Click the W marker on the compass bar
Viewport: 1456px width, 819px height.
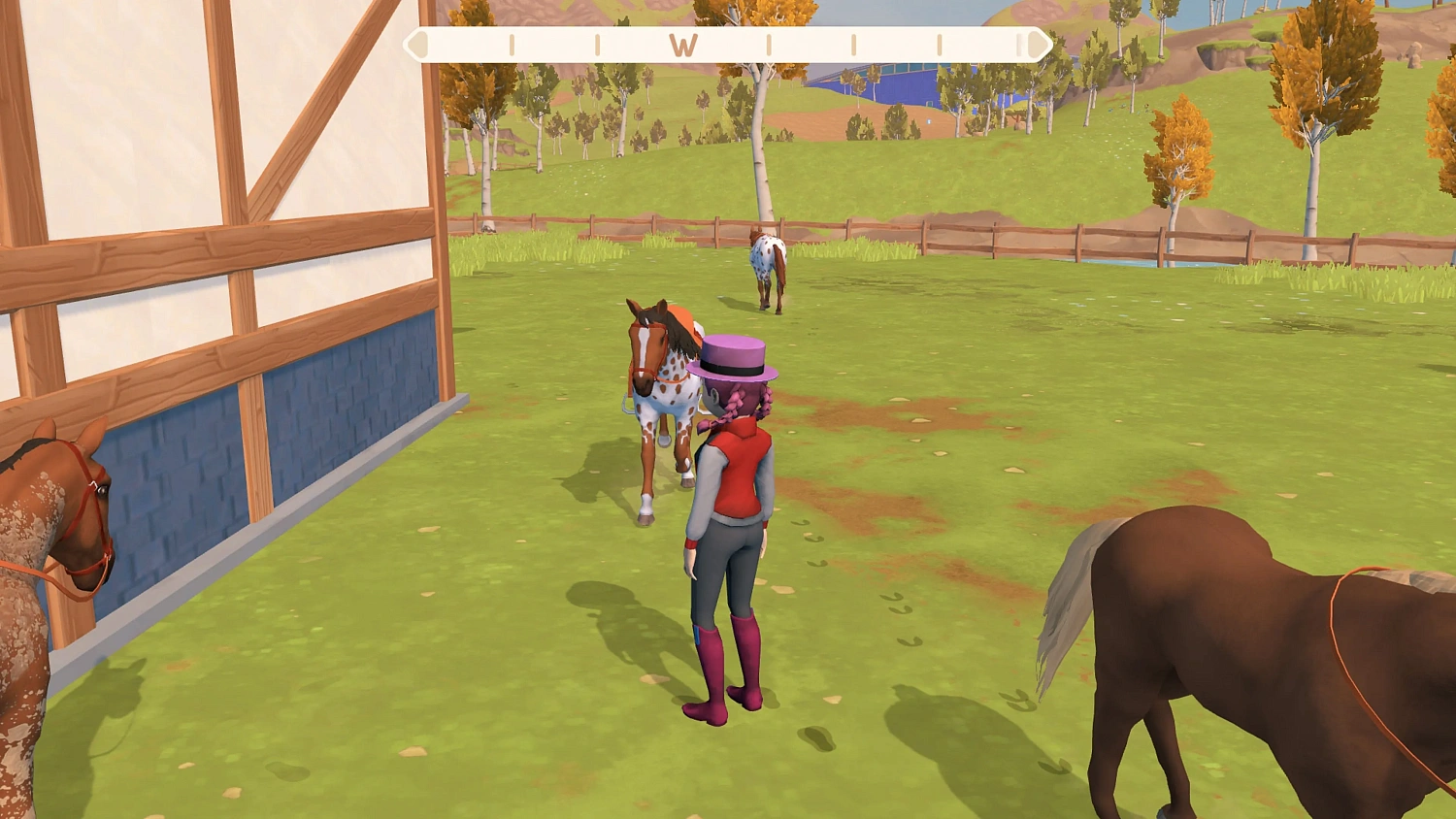683,44
